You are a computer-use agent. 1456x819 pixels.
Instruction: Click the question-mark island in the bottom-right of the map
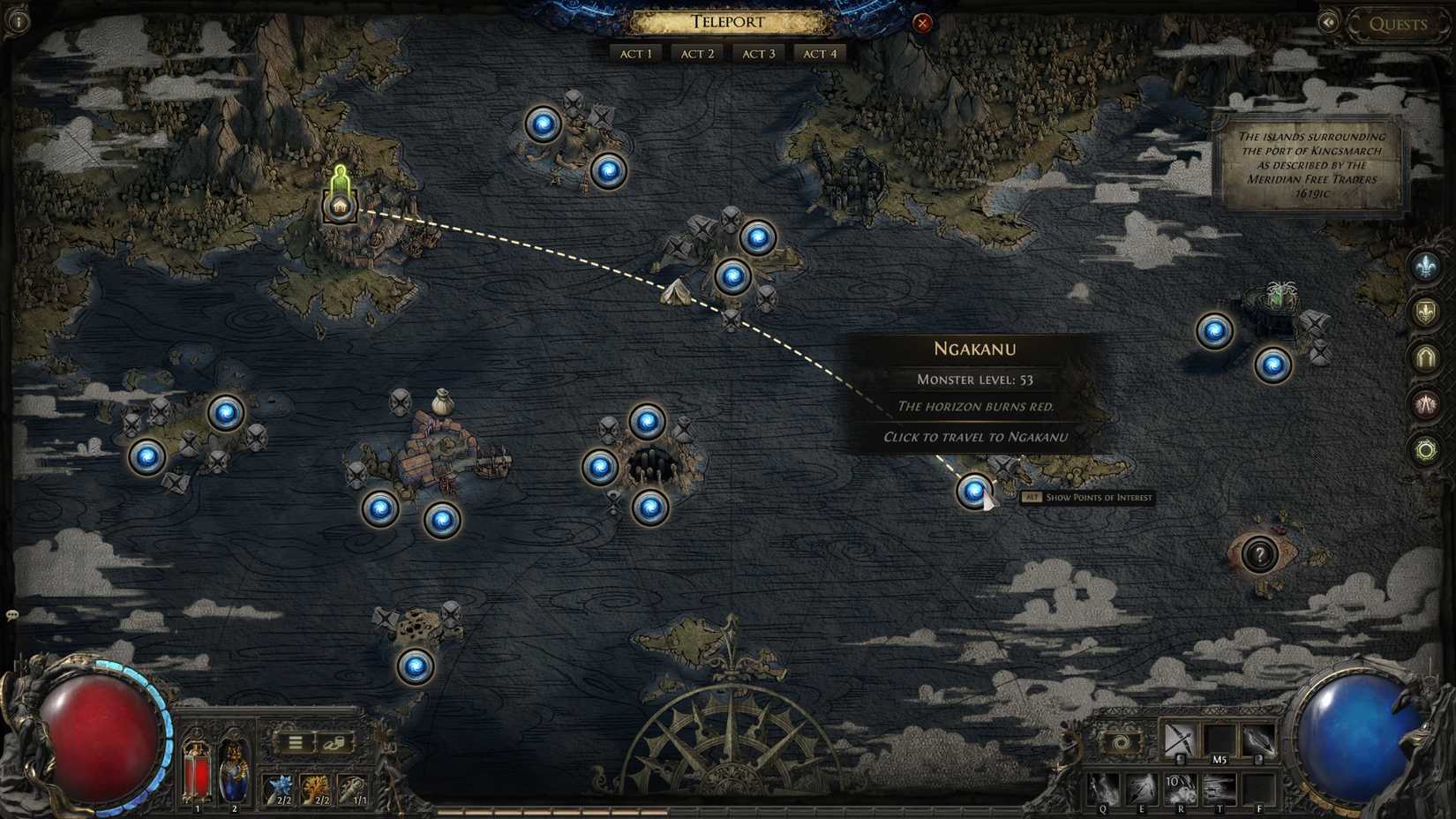[x=1262, y=555]
